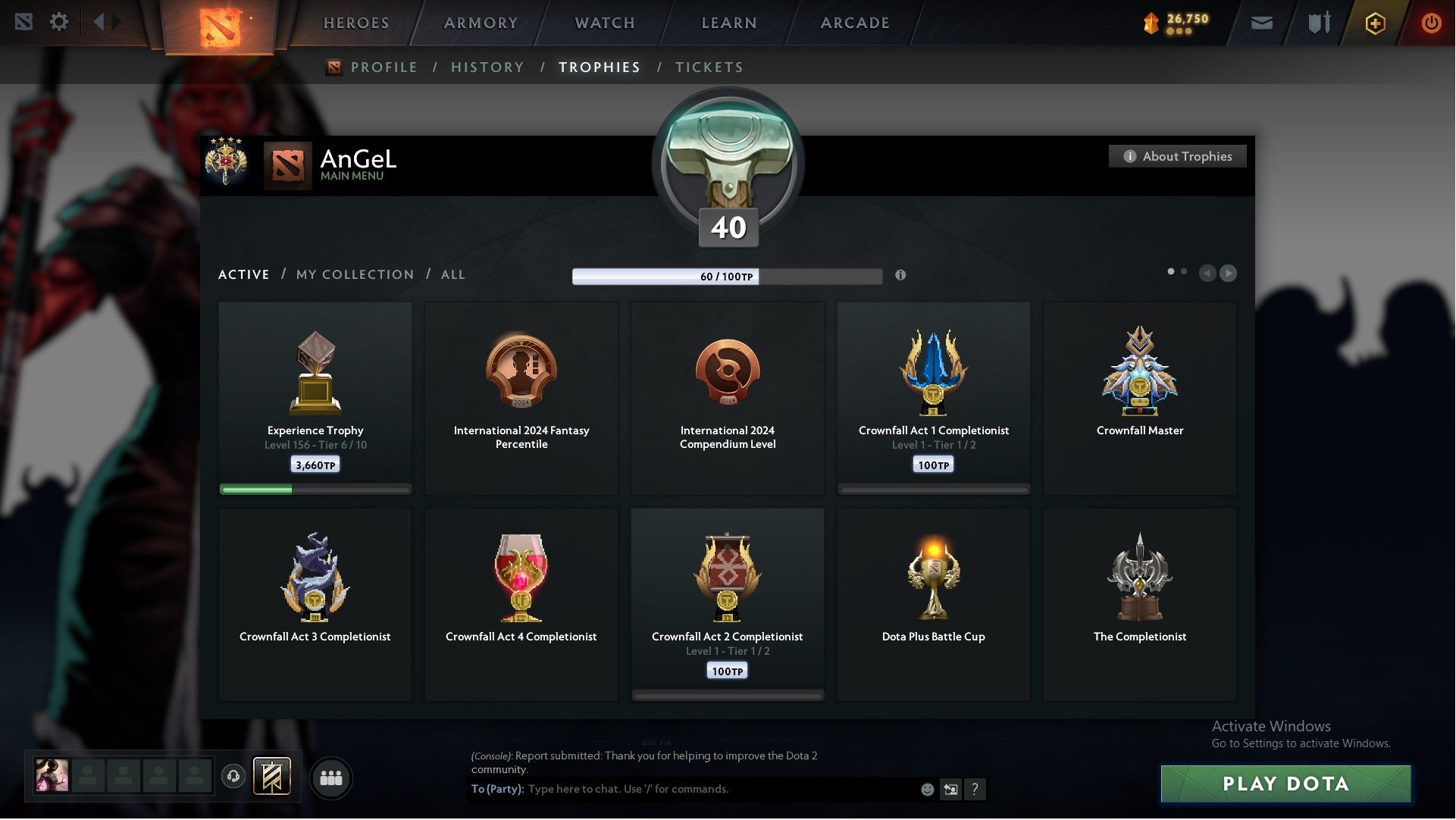The height and width of the screenshot is (820, 1456).
Task: Open the friends list icon
Action: [330, 778]
